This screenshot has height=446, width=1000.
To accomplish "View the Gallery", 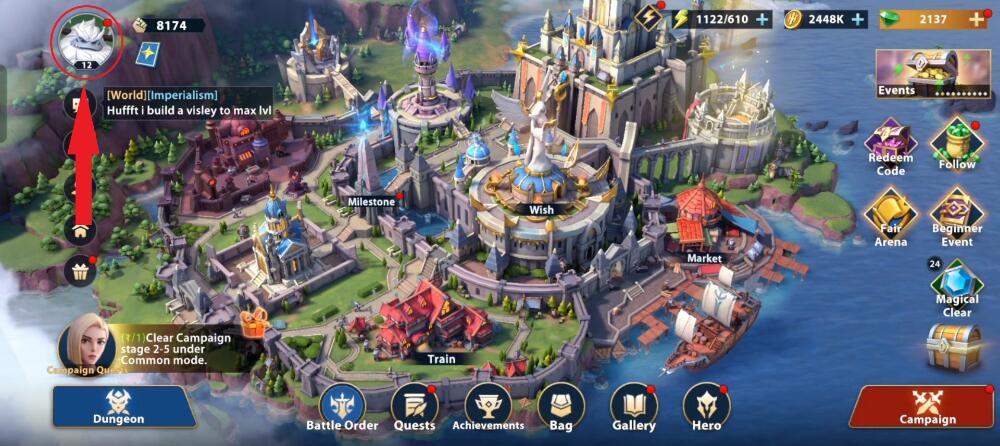I will coord(634,406).
